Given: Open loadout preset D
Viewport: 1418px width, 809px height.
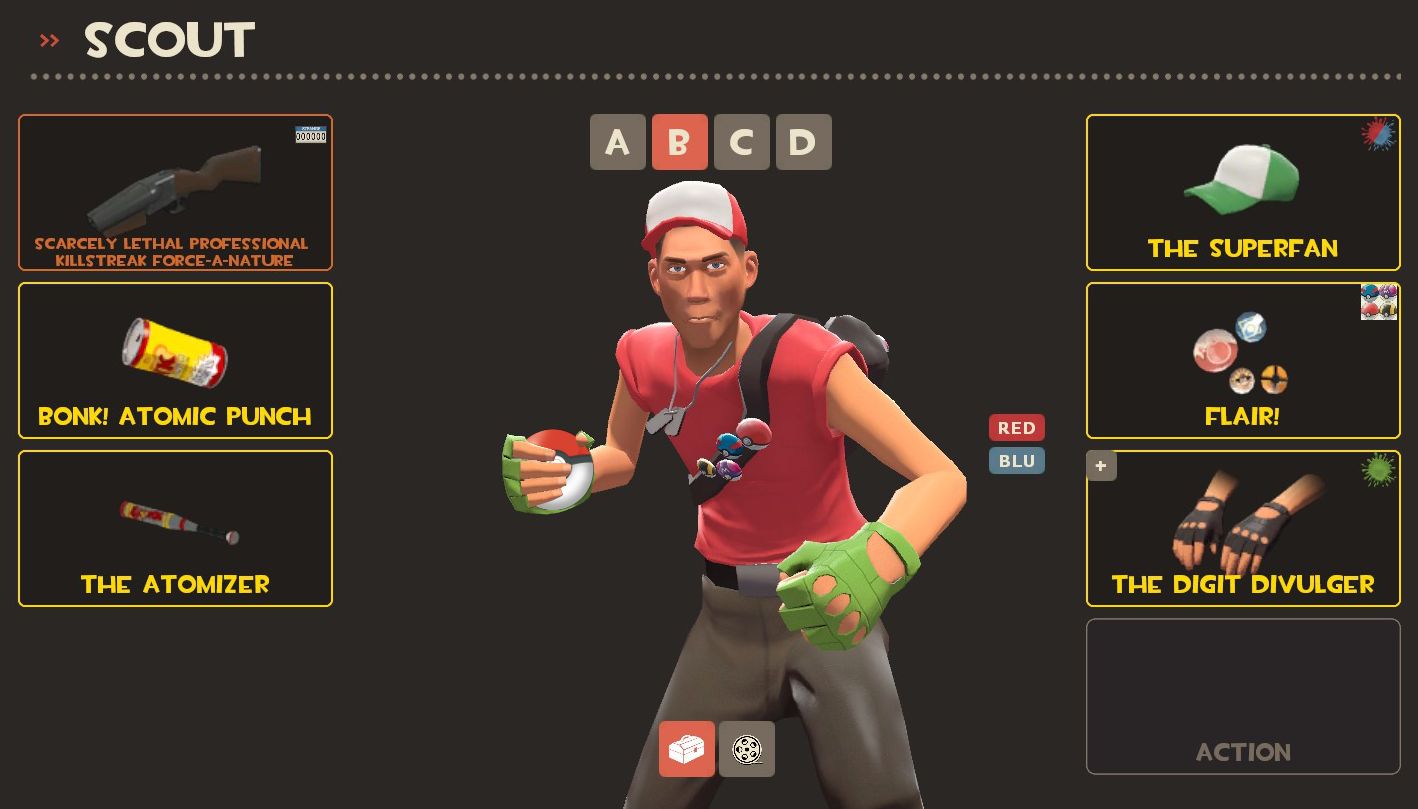Looking at the screenshot, I should coord(804,141).
